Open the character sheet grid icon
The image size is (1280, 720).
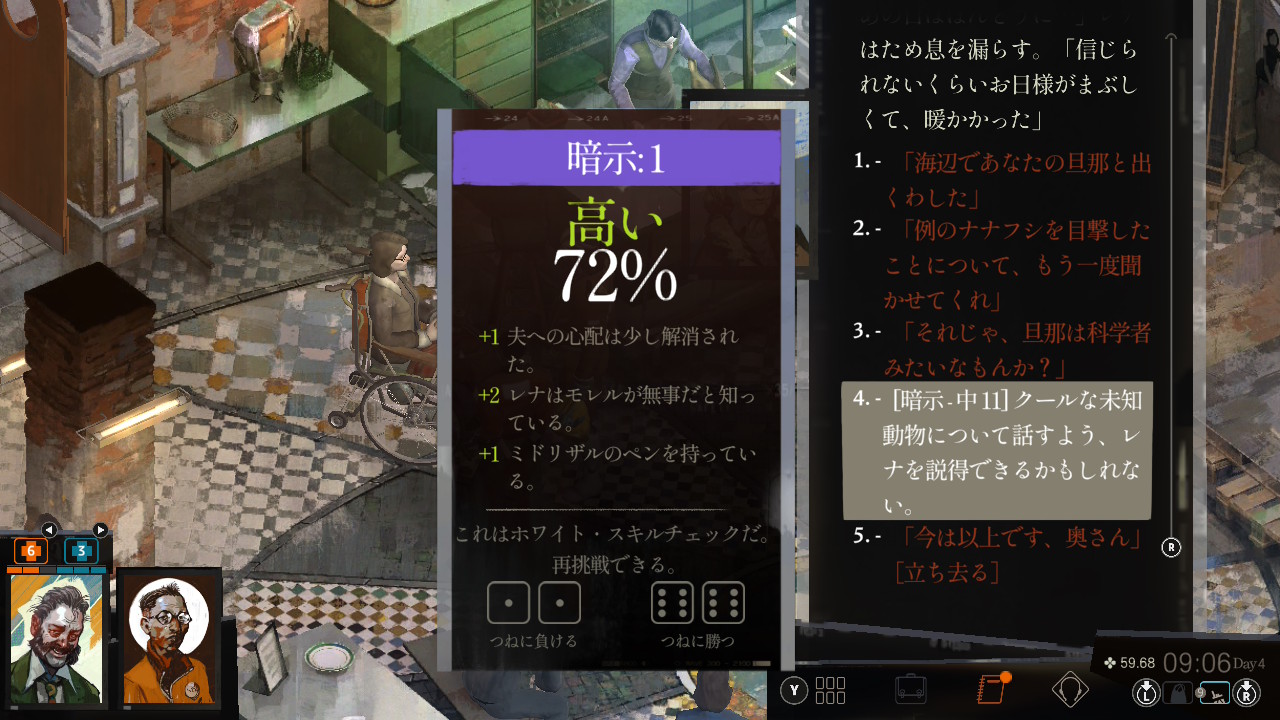click(x=830, y=690)
